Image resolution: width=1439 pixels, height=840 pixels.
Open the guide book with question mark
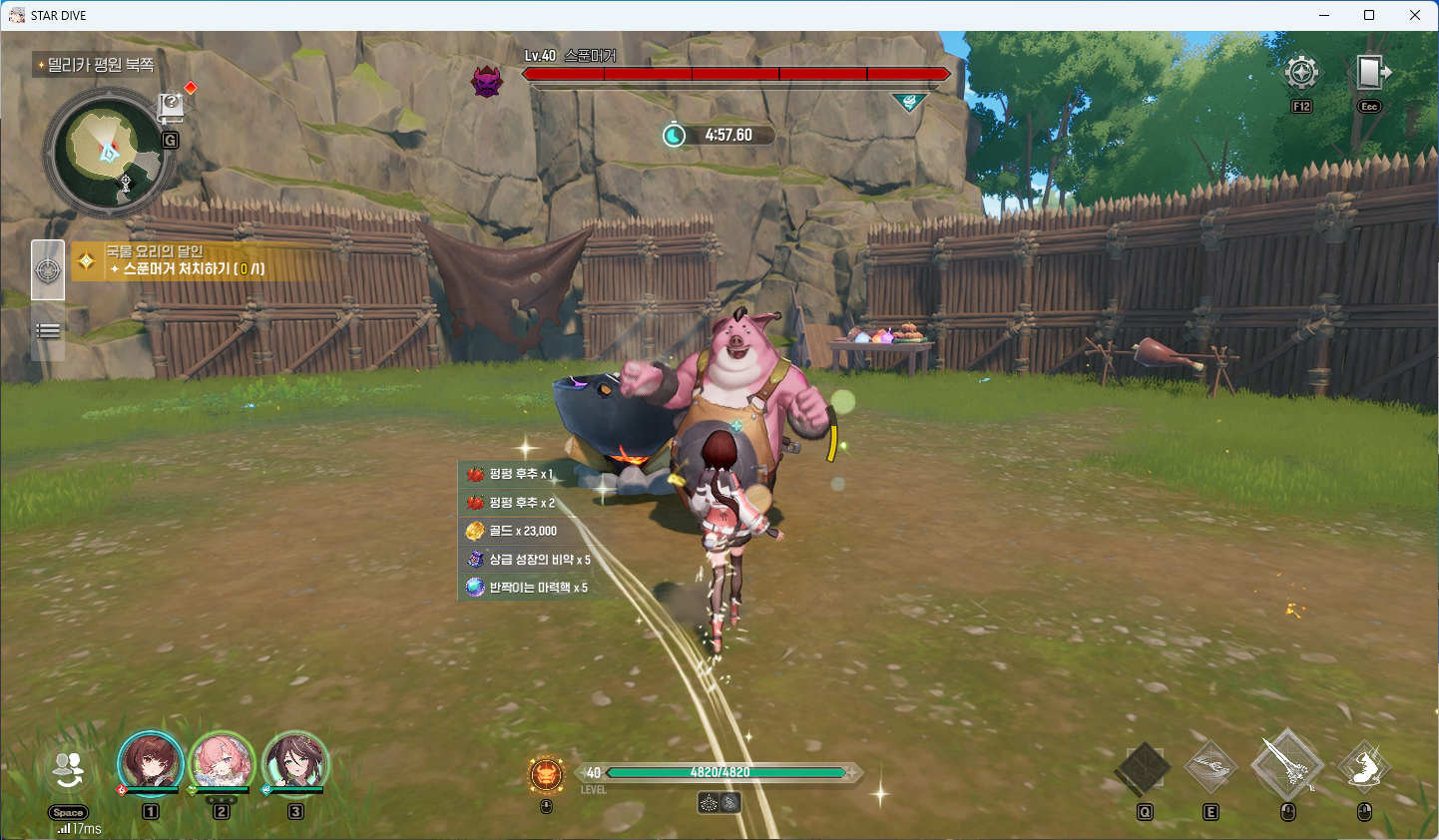tap(171, 106)
